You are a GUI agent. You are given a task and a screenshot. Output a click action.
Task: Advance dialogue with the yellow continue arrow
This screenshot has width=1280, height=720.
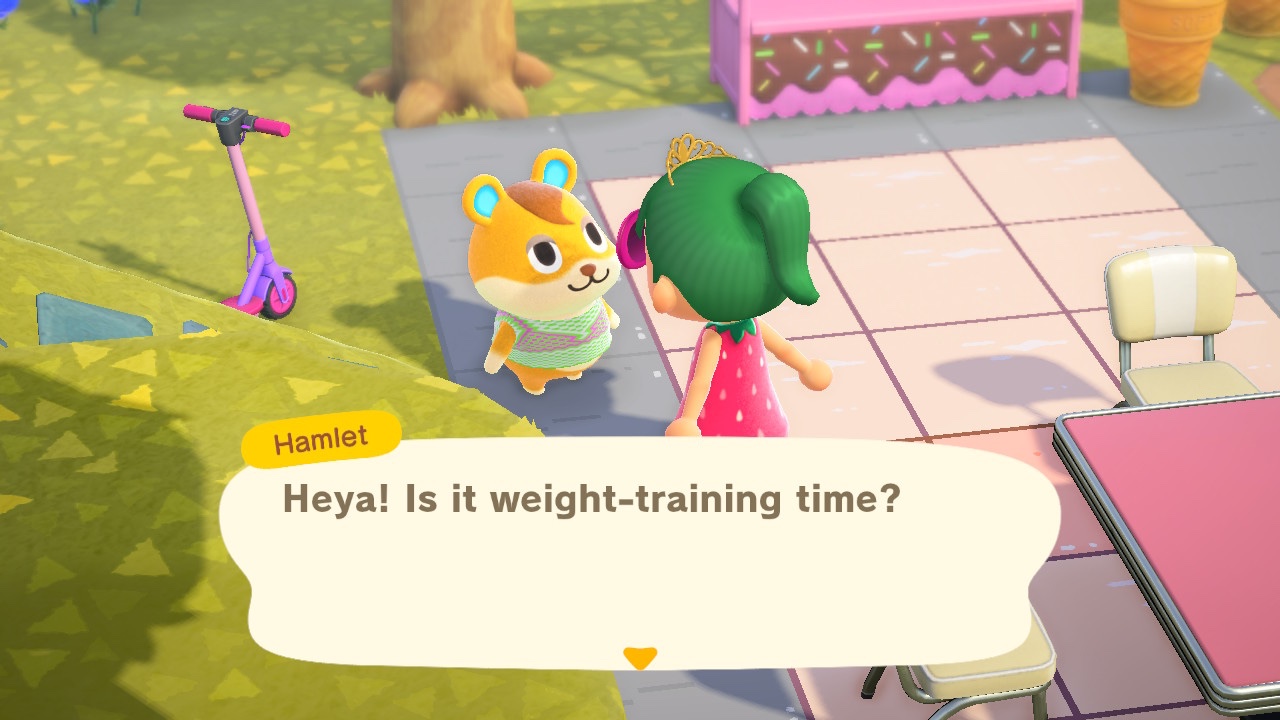click(639, 657)
